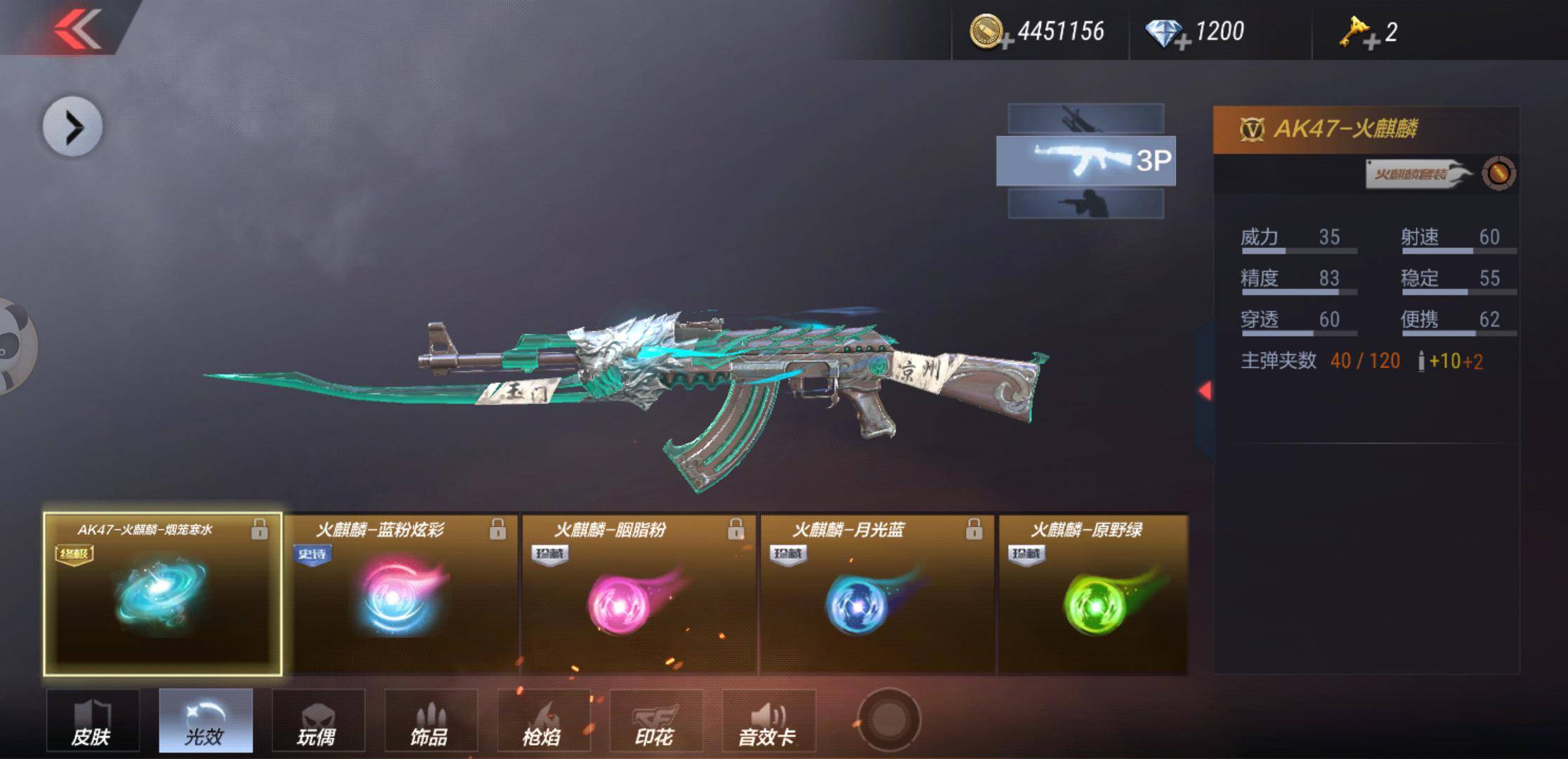Switch to the 枪焰 muzzle flame tab

point(543,721)
